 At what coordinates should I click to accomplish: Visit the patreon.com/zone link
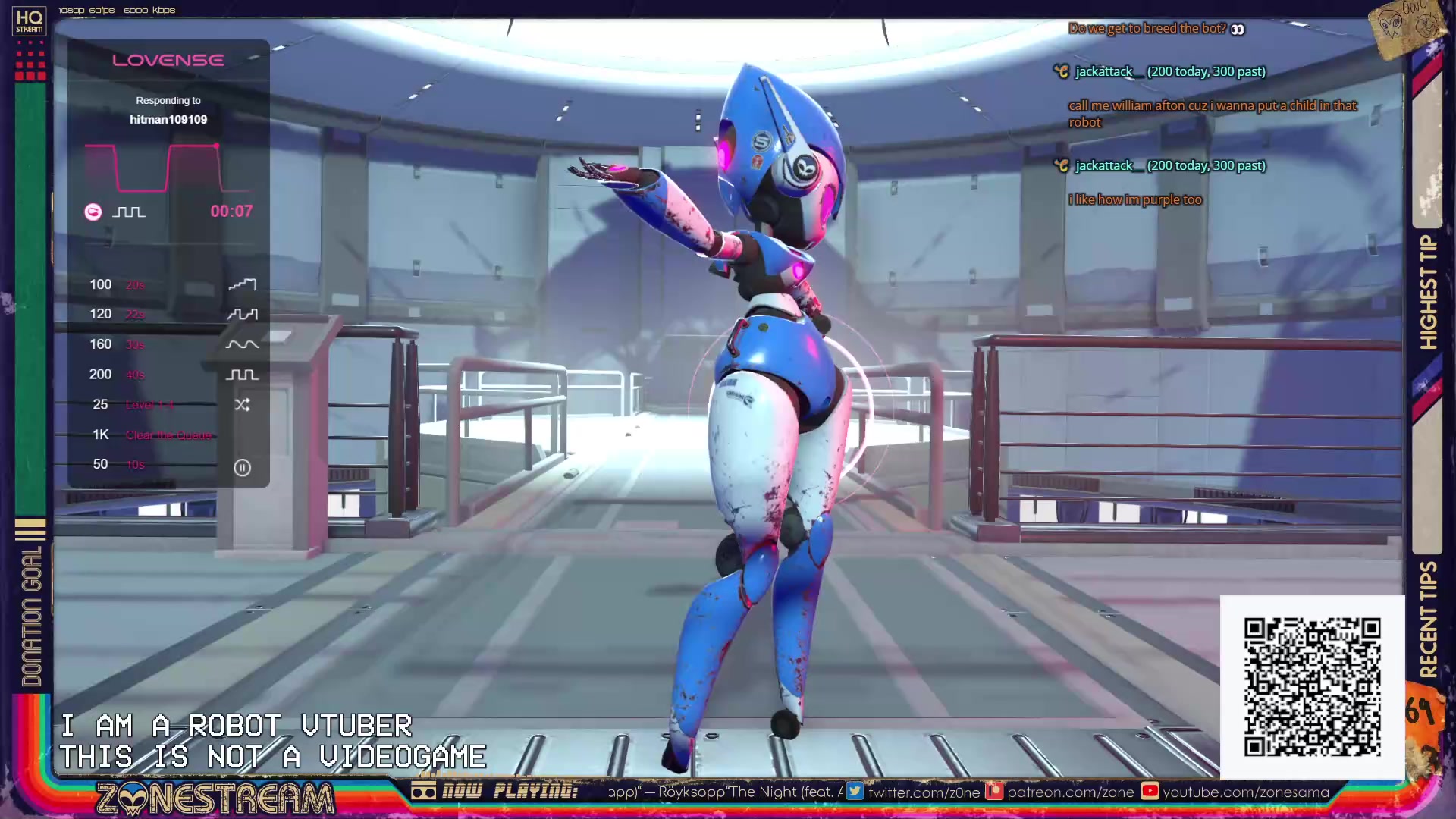pos(1061,792)
